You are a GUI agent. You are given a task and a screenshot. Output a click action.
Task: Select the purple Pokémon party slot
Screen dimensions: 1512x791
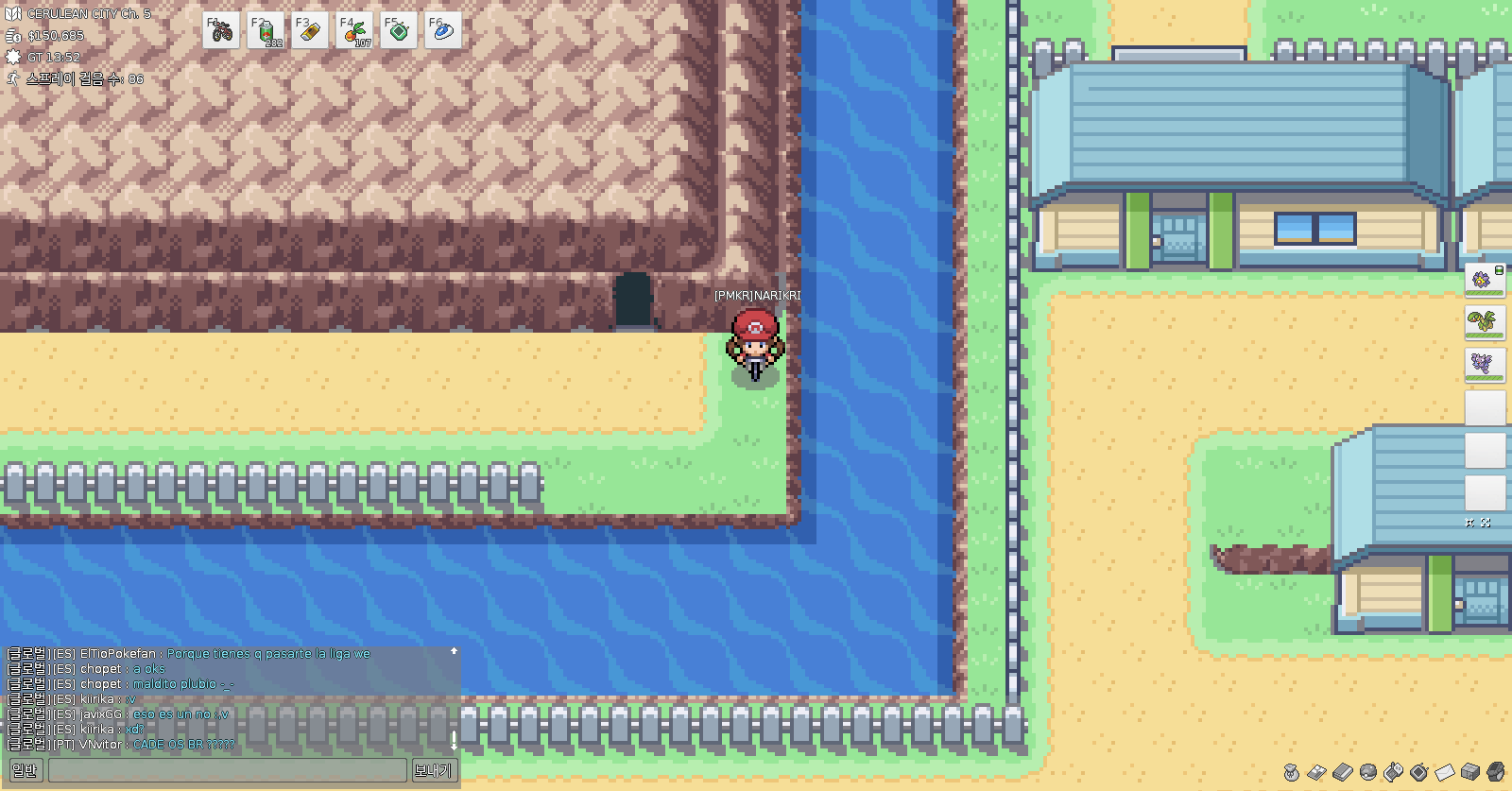pos(1484,364)
